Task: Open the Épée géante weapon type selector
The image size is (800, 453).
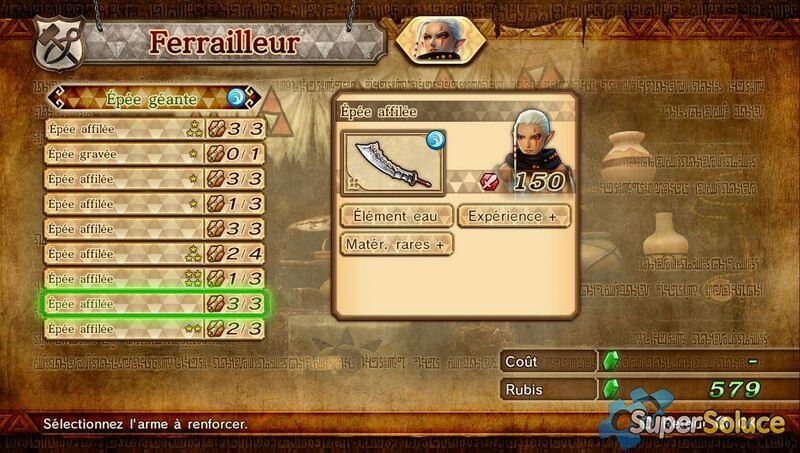Action: [154, 99]
